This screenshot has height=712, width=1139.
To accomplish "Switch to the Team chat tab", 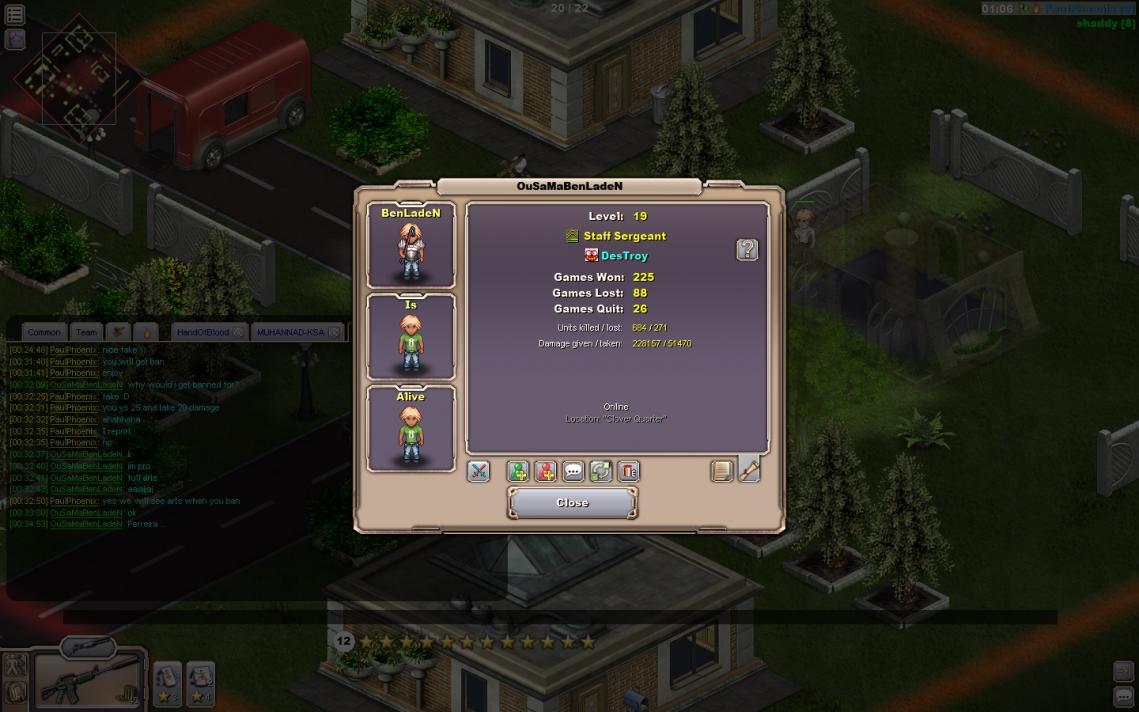I will (87, 332).
